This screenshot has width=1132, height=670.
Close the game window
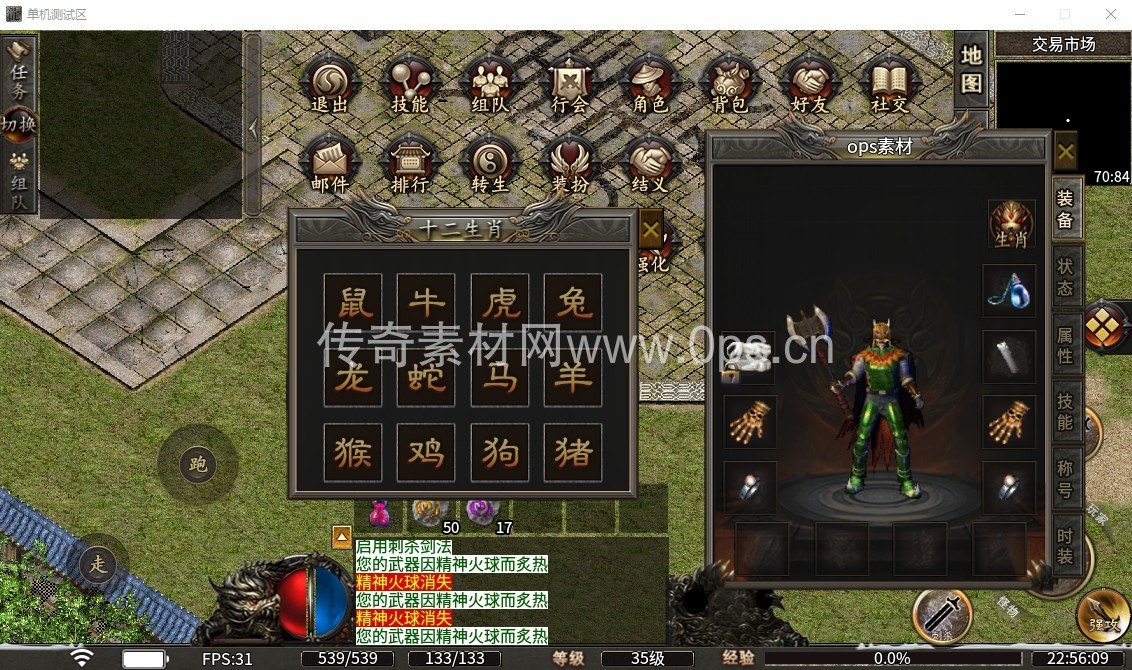click(x=1110, y=14)
